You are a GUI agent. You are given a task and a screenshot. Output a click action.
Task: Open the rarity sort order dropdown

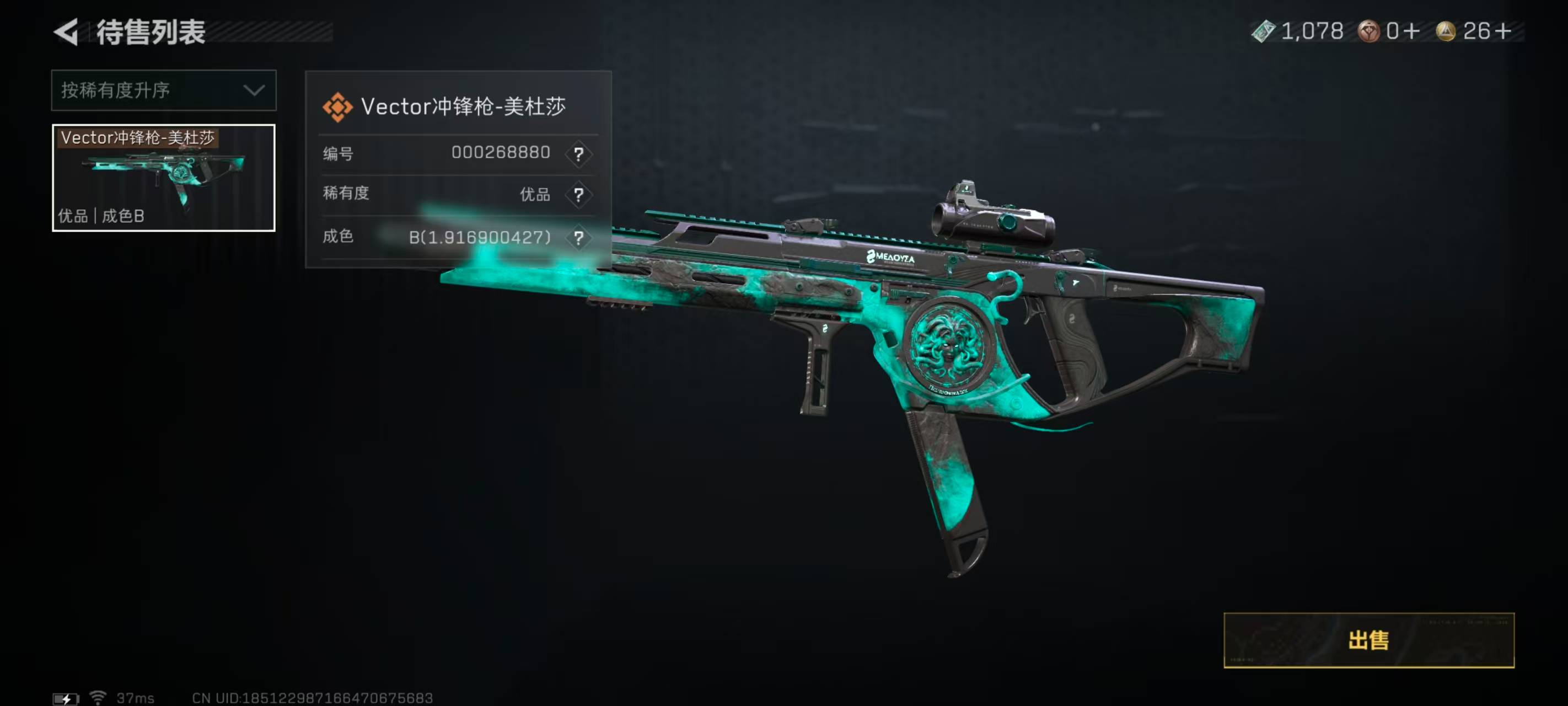coord(163,90)
